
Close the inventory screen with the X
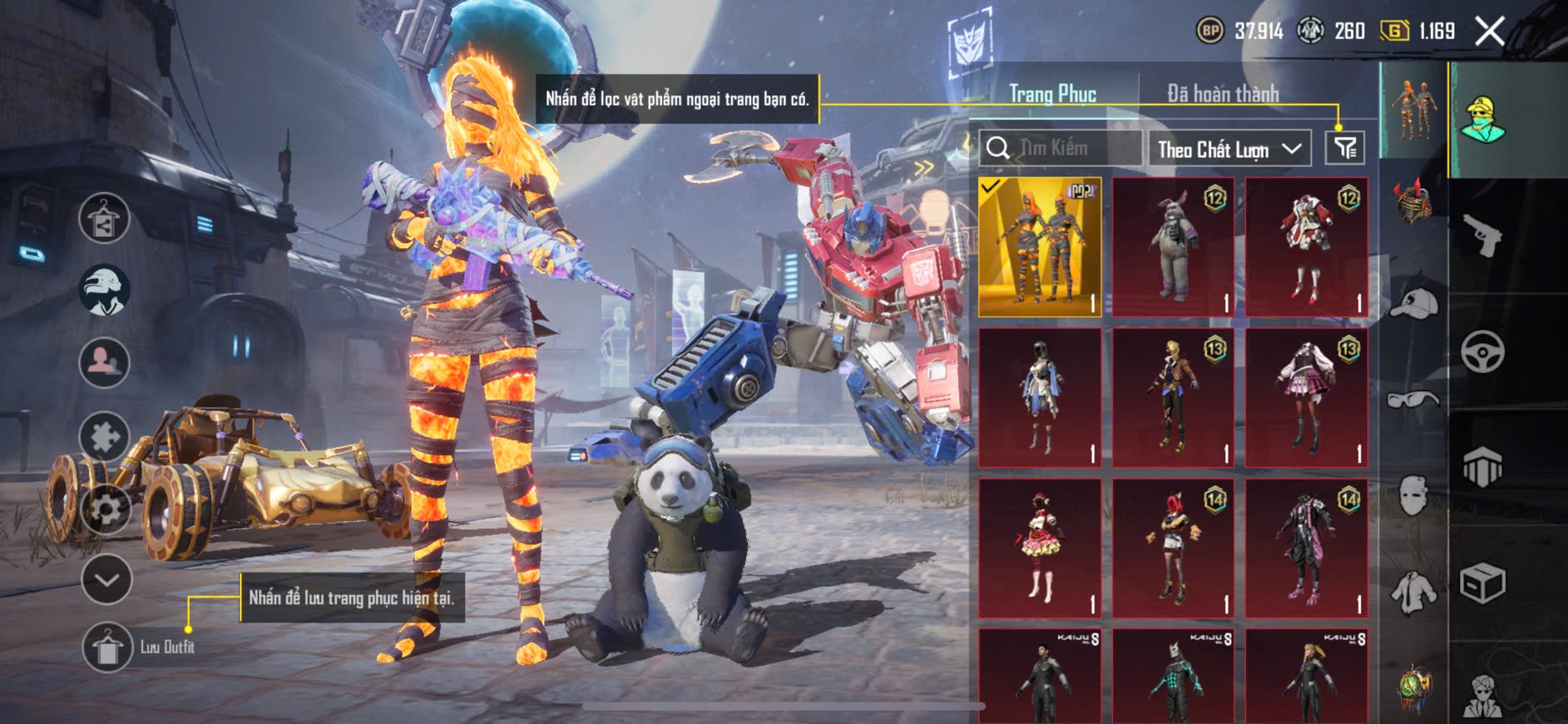pyautogui.click(x=1489, y=32)
